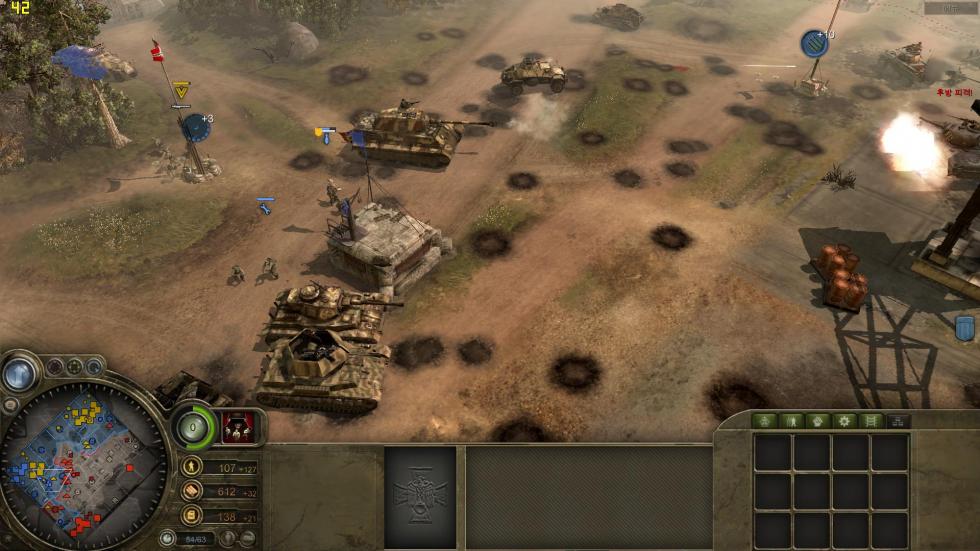This screenshot has width=980, height=551.
Task: Switch to the gear-icon command tab
Action: (x=845, y=421)
